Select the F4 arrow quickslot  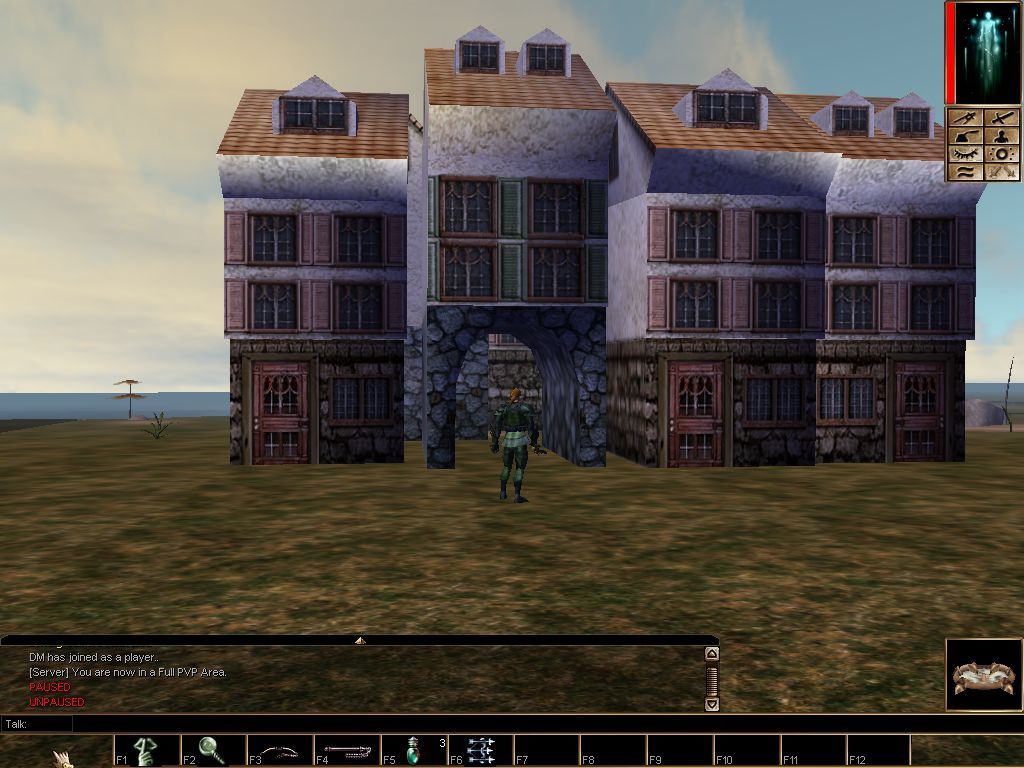[347, 750]
